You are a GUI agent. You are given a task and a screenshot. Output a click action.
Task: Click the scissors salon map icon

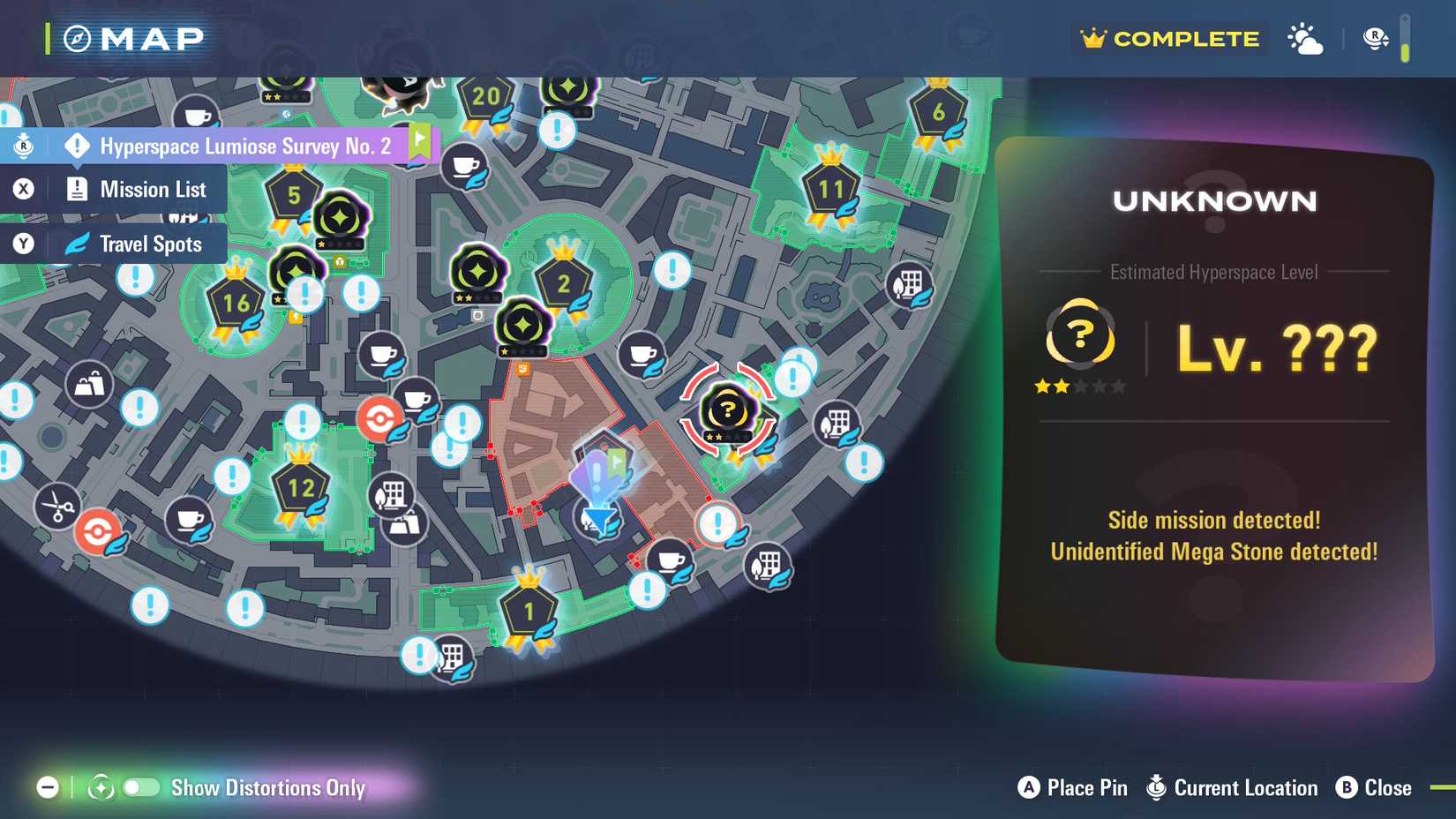[x=55, y=507]
